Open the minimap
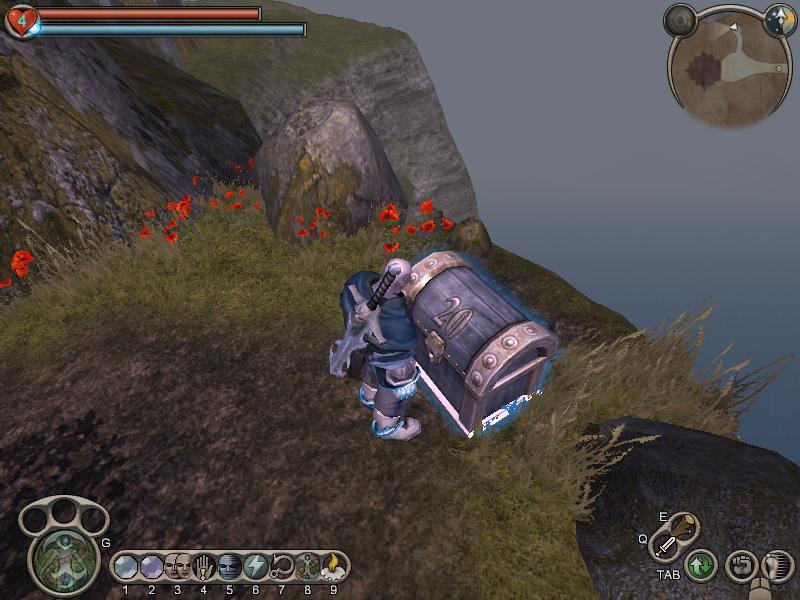800x600 pixels. tap(729, 68)
